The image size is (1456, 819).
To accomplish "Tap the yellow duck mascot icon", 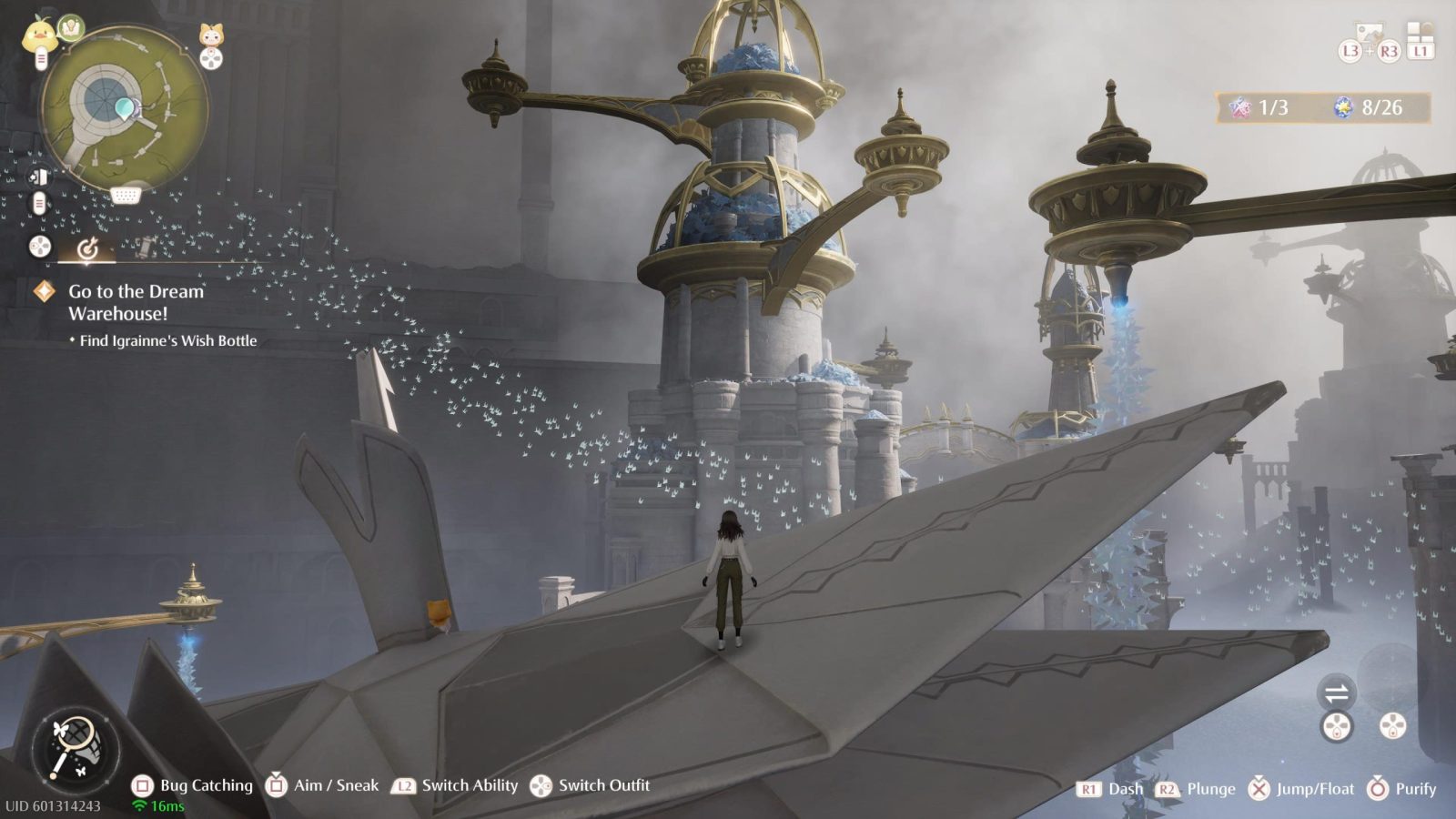I will [x=39, y=35].
